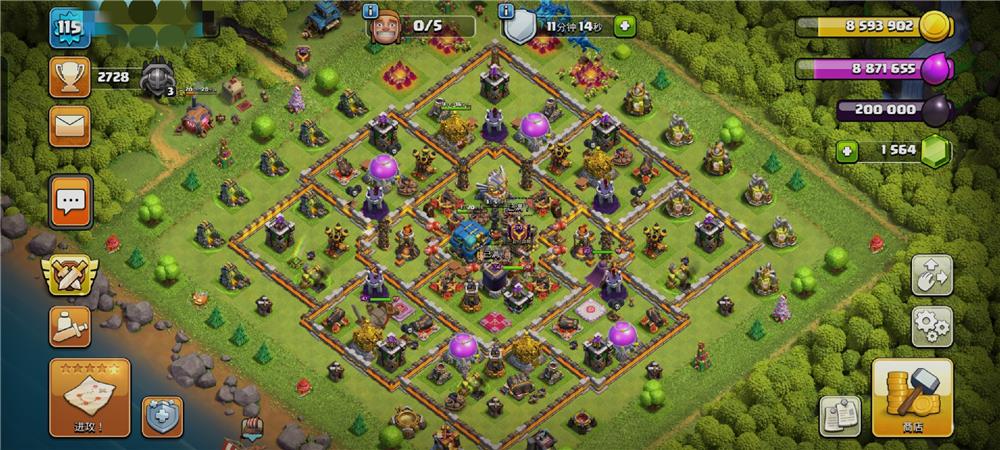
Task: Open the player profile from level 115 badge
Action: (x=69, y=27)
